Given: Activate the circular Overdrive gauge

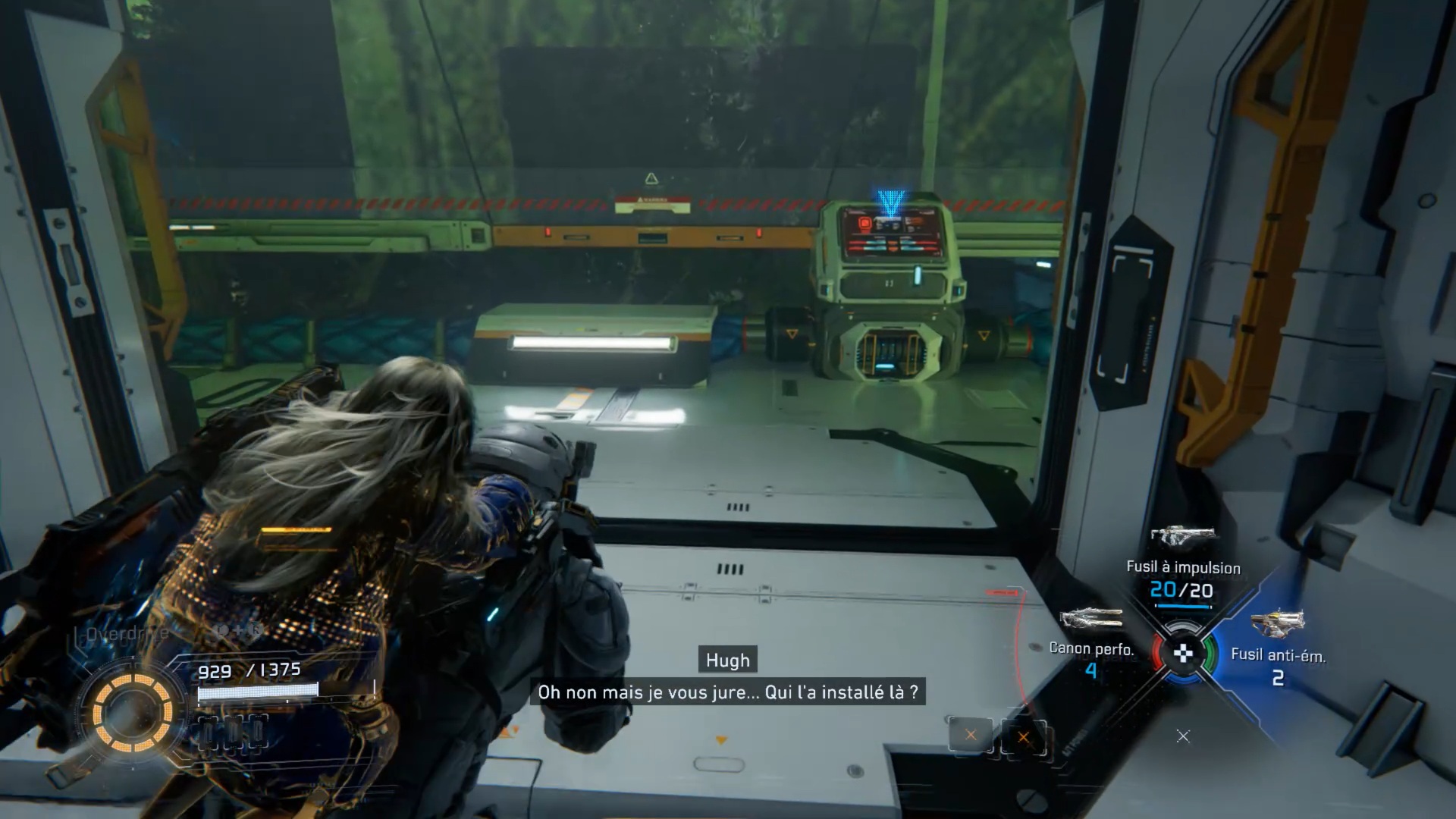Looking at the screenshot, I should [133, 713].
